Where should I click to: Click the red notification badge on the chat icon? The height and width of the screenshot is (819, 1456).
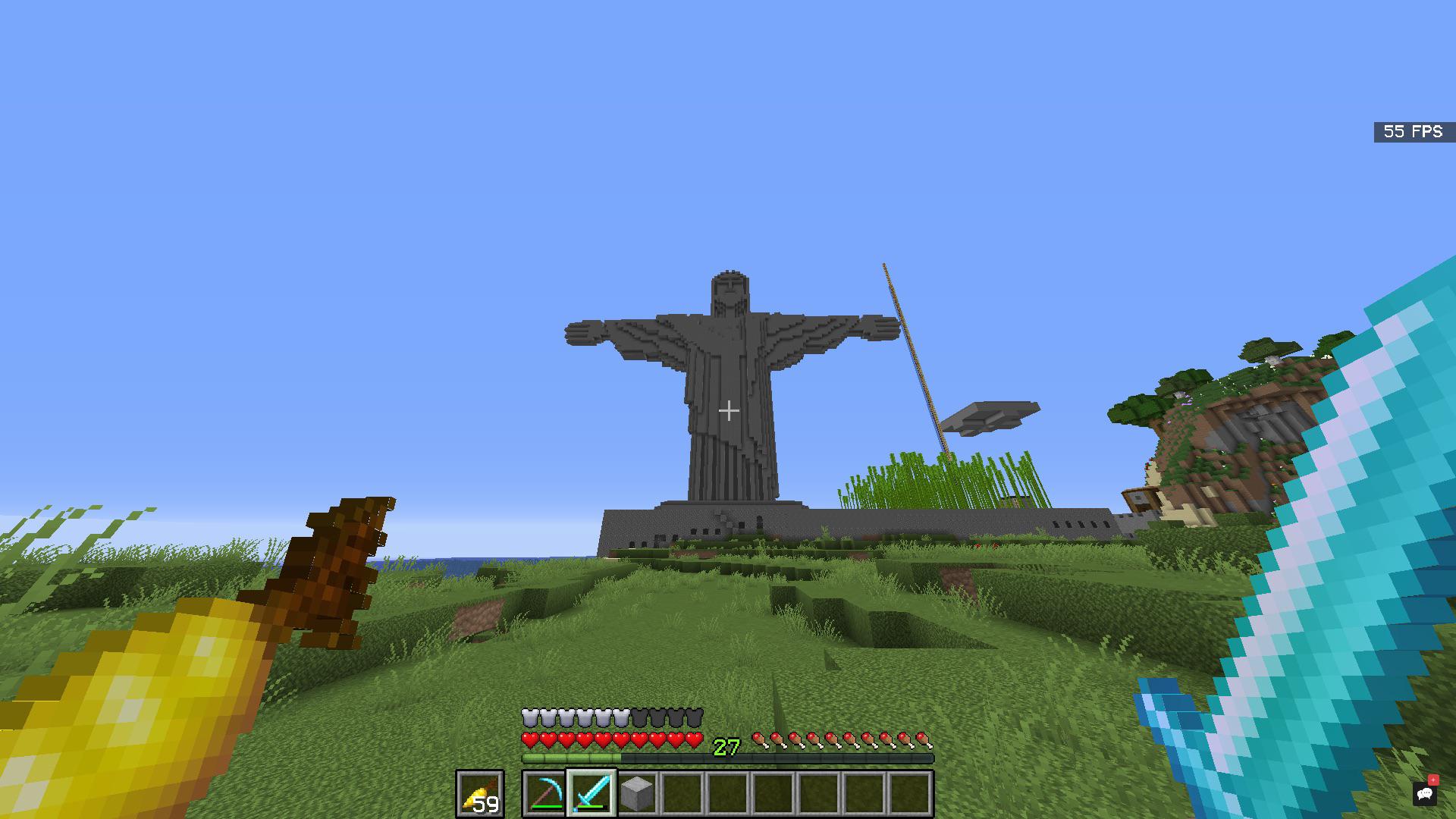point(1436,780)
